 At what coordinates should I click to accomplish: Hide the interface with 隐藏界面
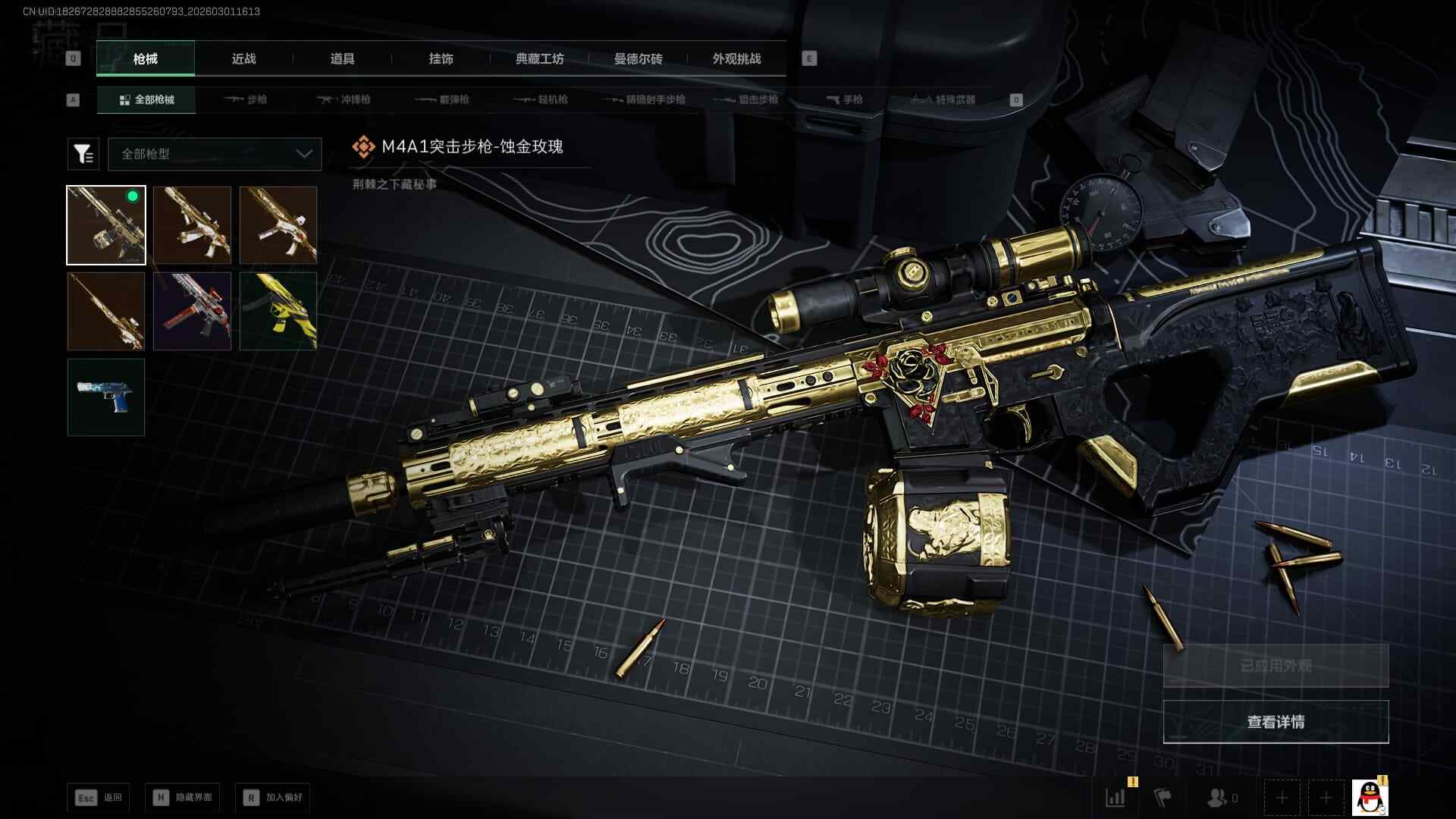[x=183, y=798]
